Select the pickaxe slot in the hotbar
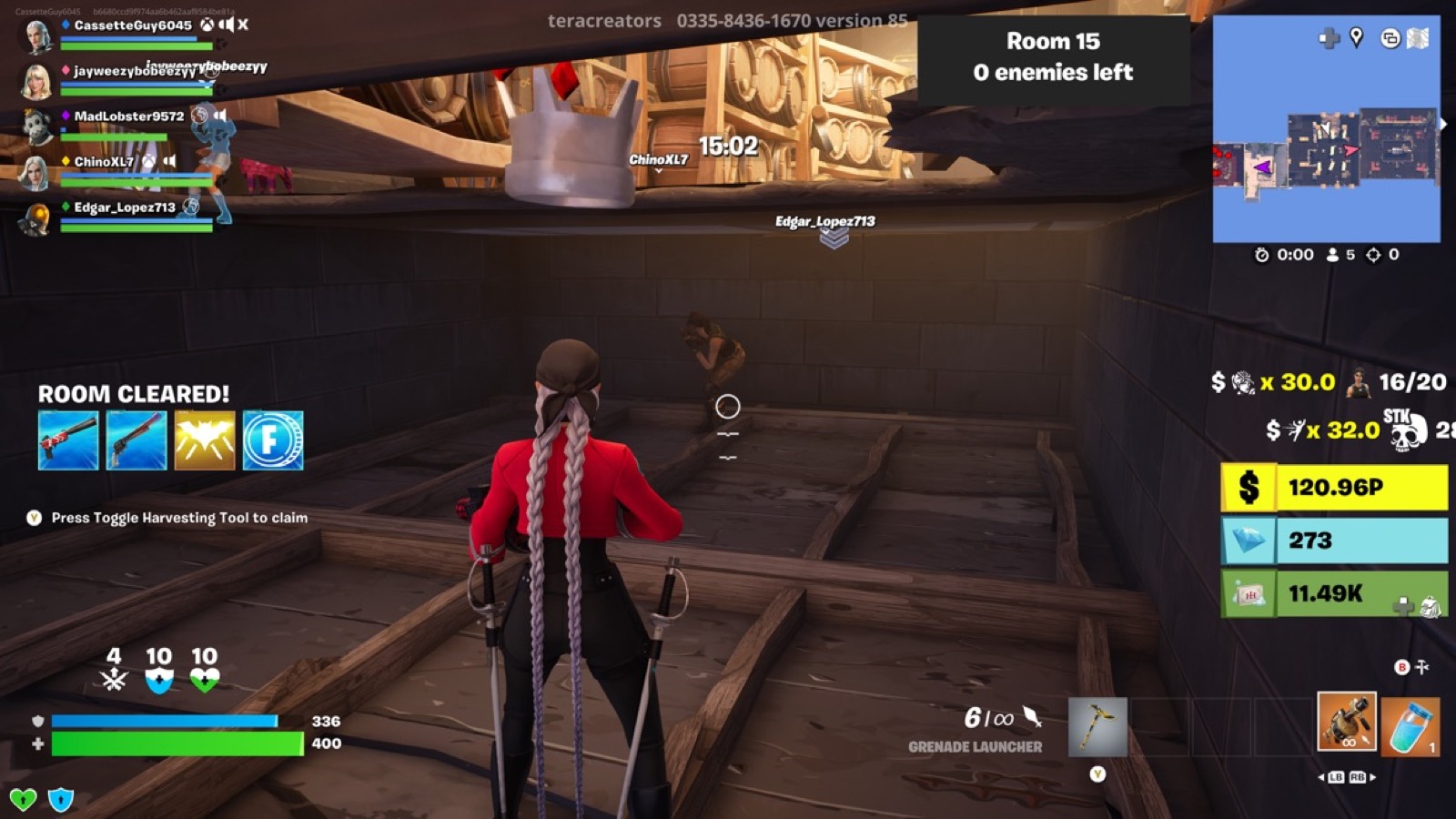This screenshot has height=819, width=1456. (x=1097, y=726)
